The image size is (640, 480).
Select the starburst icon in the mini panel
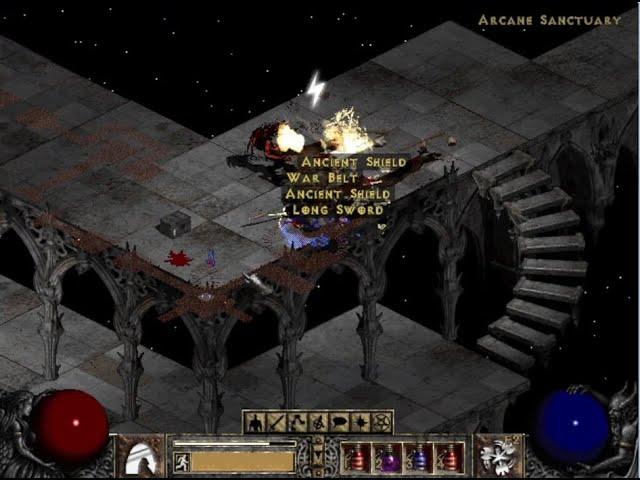click(360, 422)
